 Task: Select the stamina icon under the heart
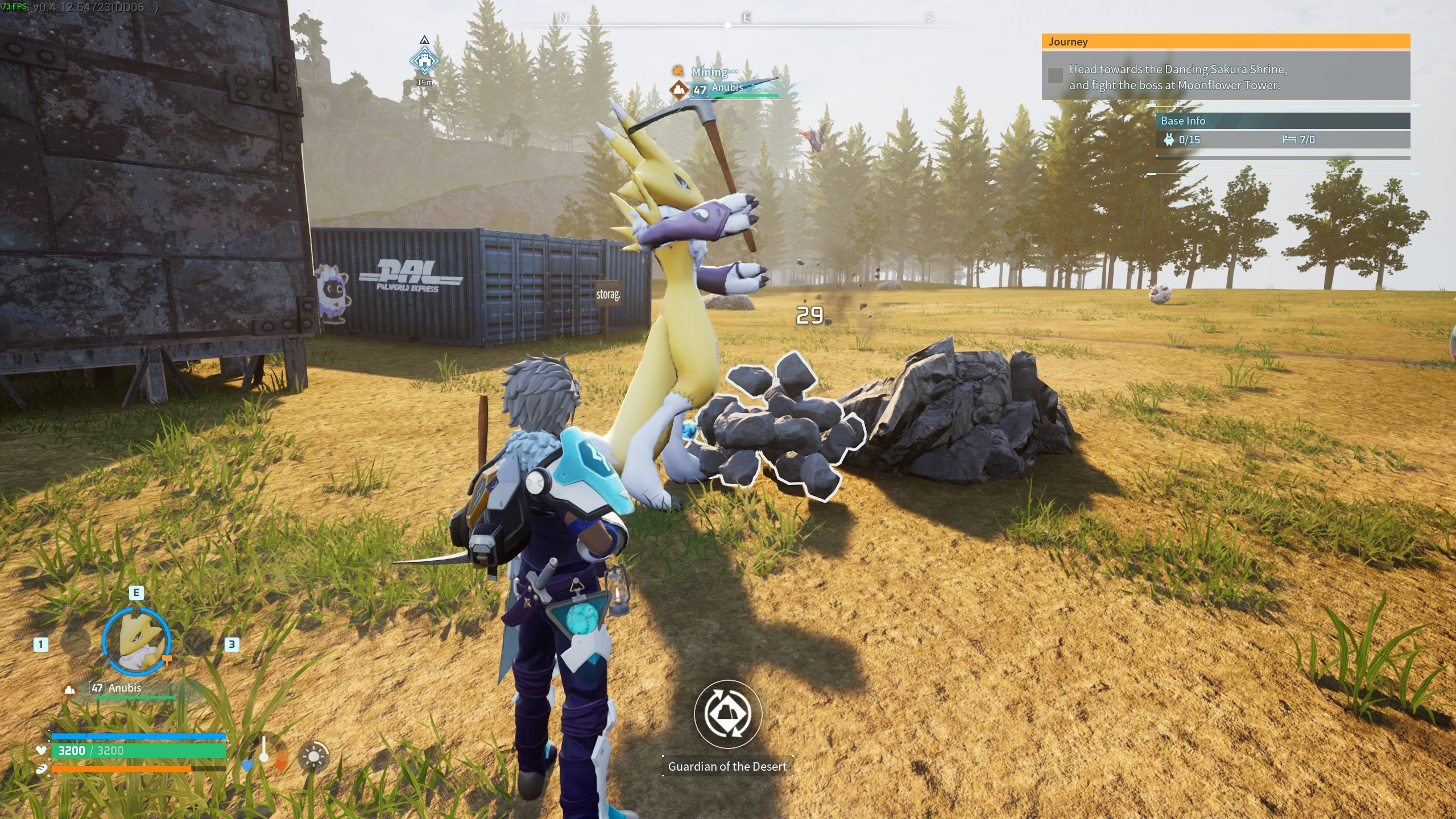coord(42,770)
